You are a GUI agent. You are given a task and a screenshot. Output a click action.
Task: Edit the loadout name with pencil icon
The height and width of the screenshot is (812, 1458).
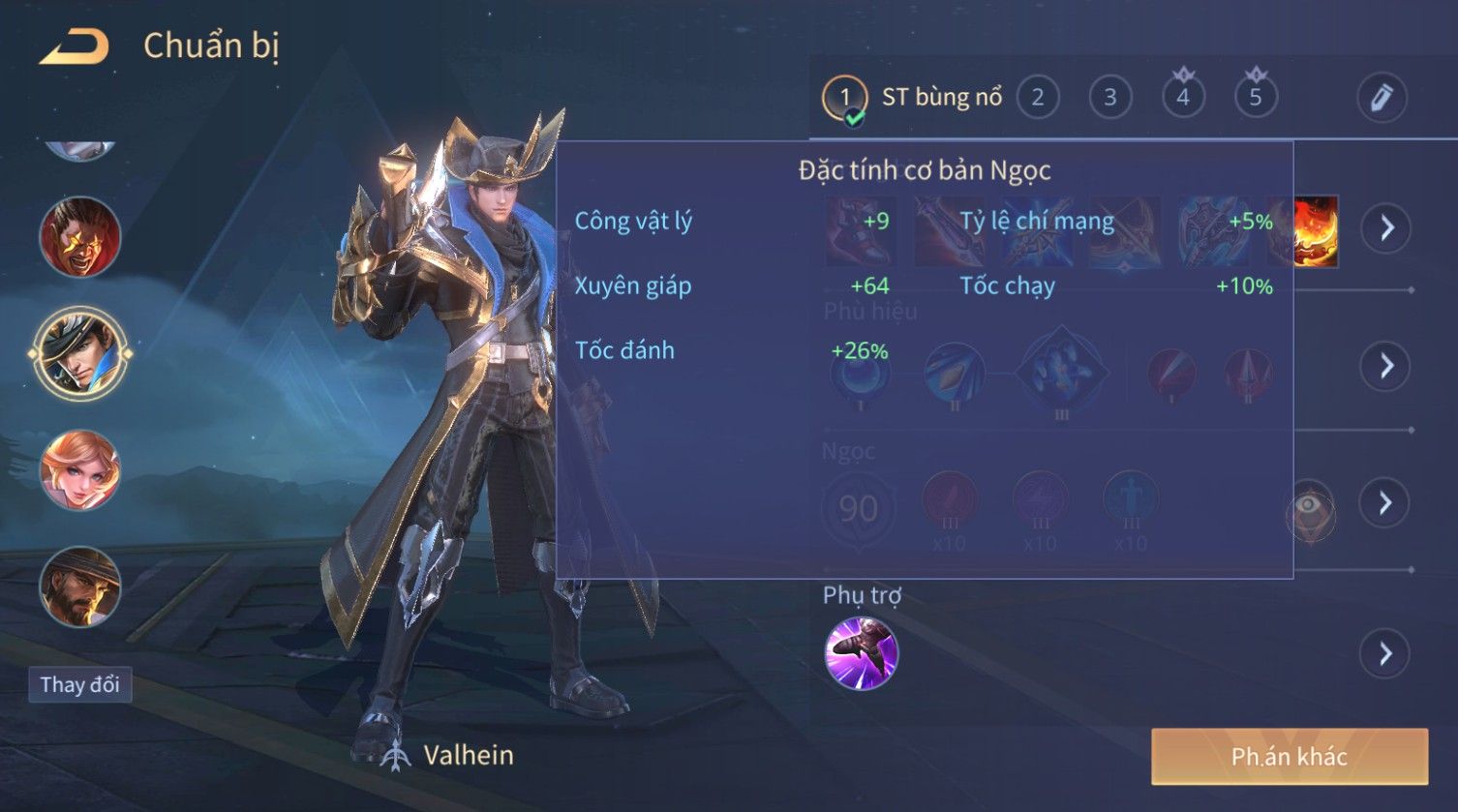coord(1381,98)
